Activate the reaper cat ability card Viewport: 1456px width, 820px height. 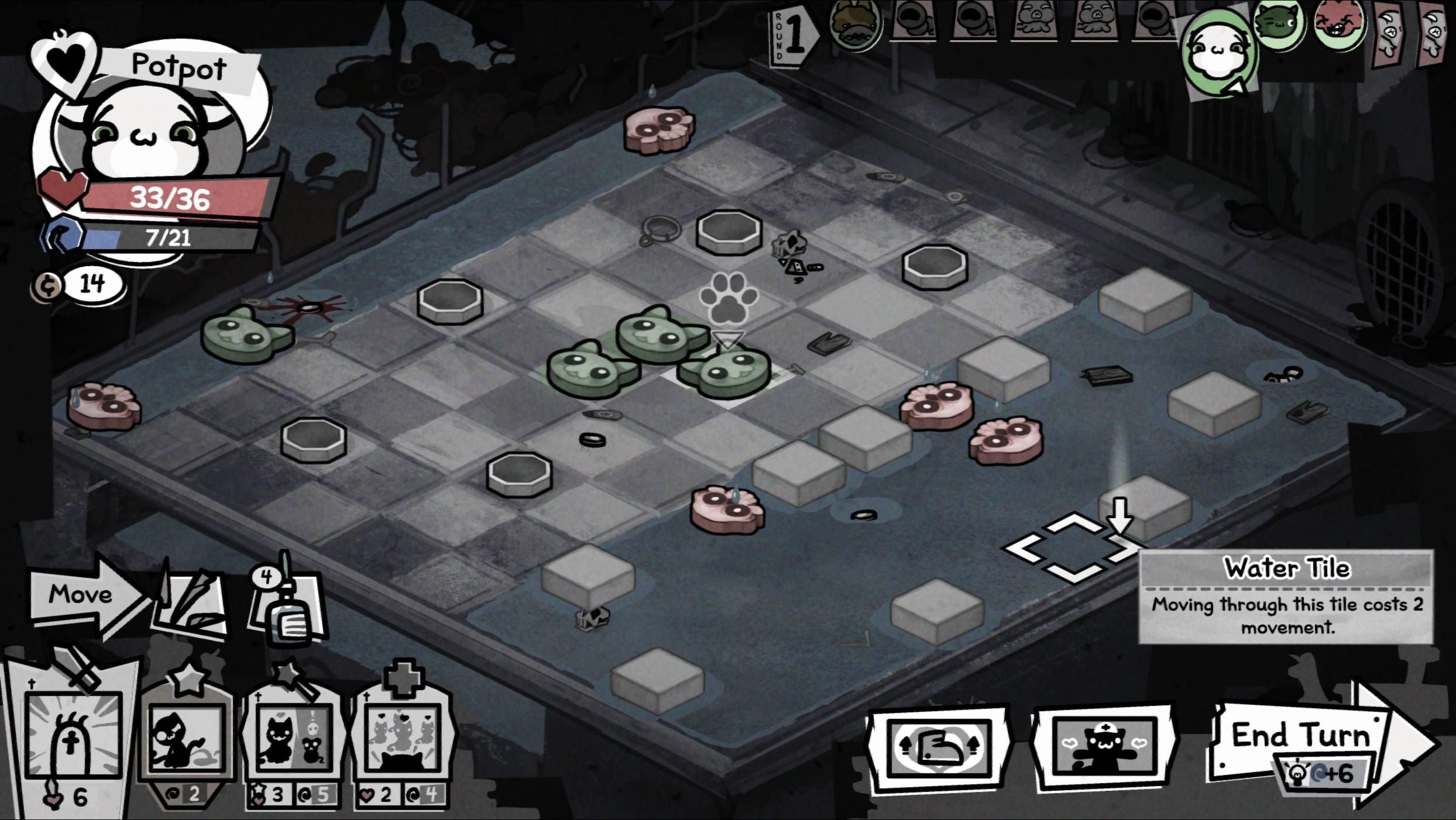click(186, 738)
